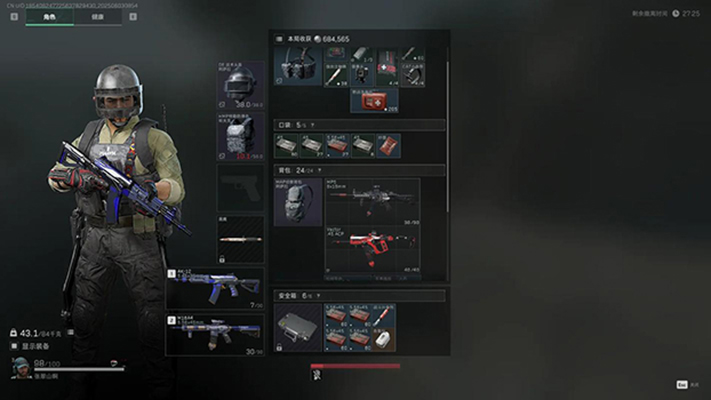Select secondary weapon slot 2 rifle
The width and height of the screenshot is (711, 400).
pos(215,335)
